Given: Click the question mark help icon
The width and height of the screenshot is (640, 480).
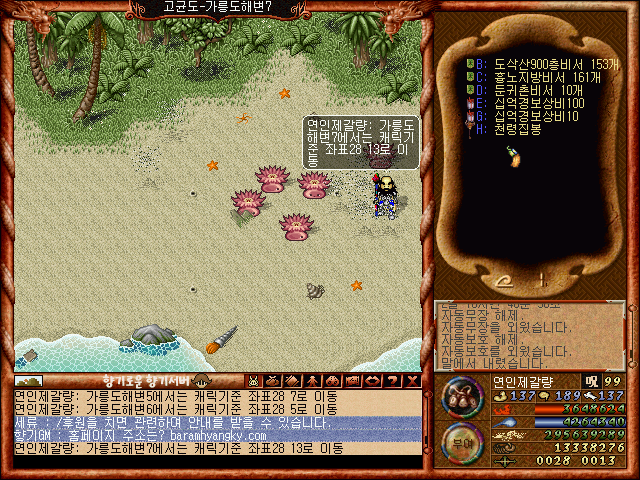Looking at the screenshot, I should pyautogui.click(x=391, y=381).
